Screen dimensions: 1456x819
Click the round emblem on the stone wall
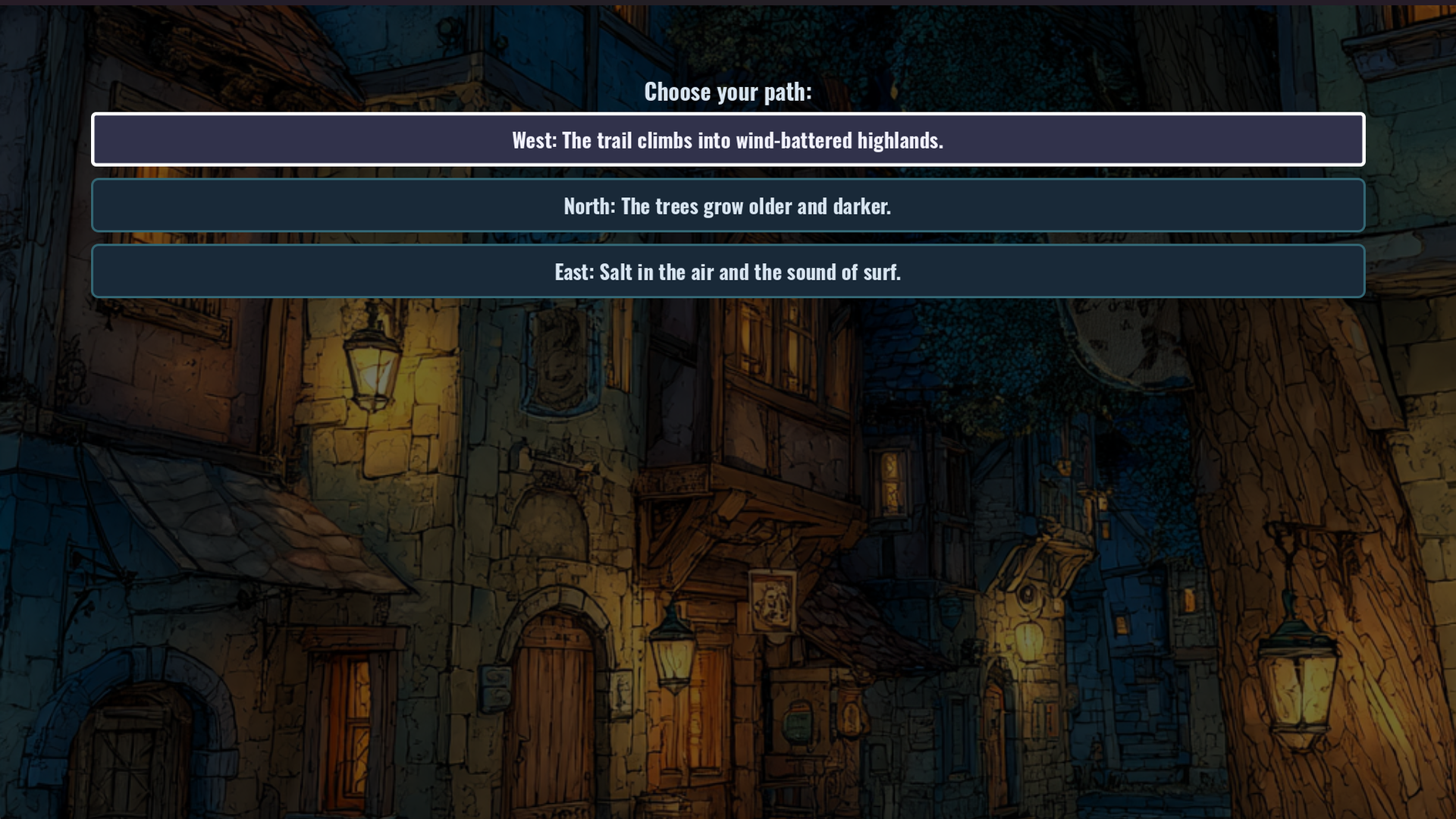1027,594
